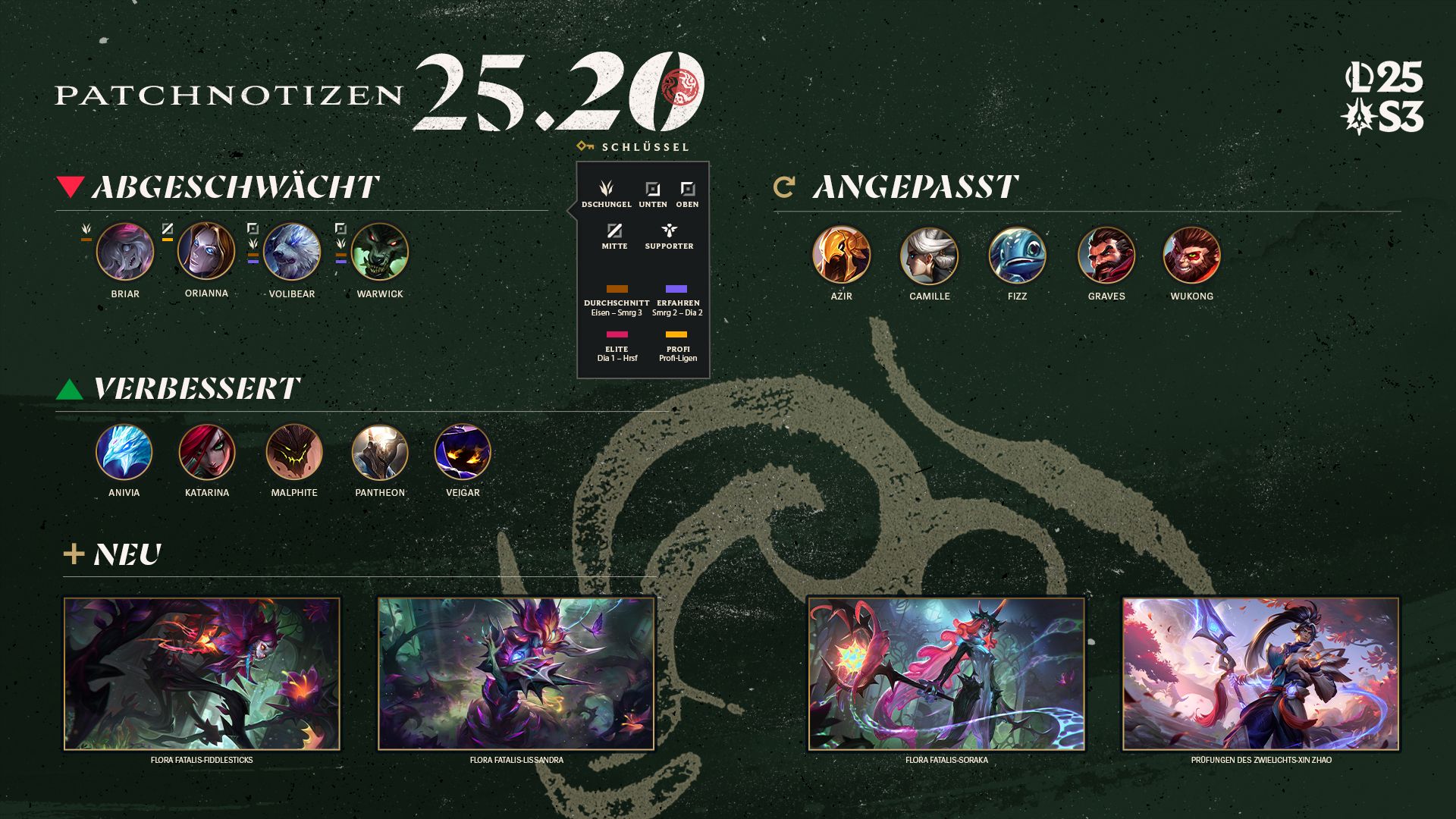Select the Azir champion portrait
This screenshot has width=1456, height=819.
pos(841,255)
